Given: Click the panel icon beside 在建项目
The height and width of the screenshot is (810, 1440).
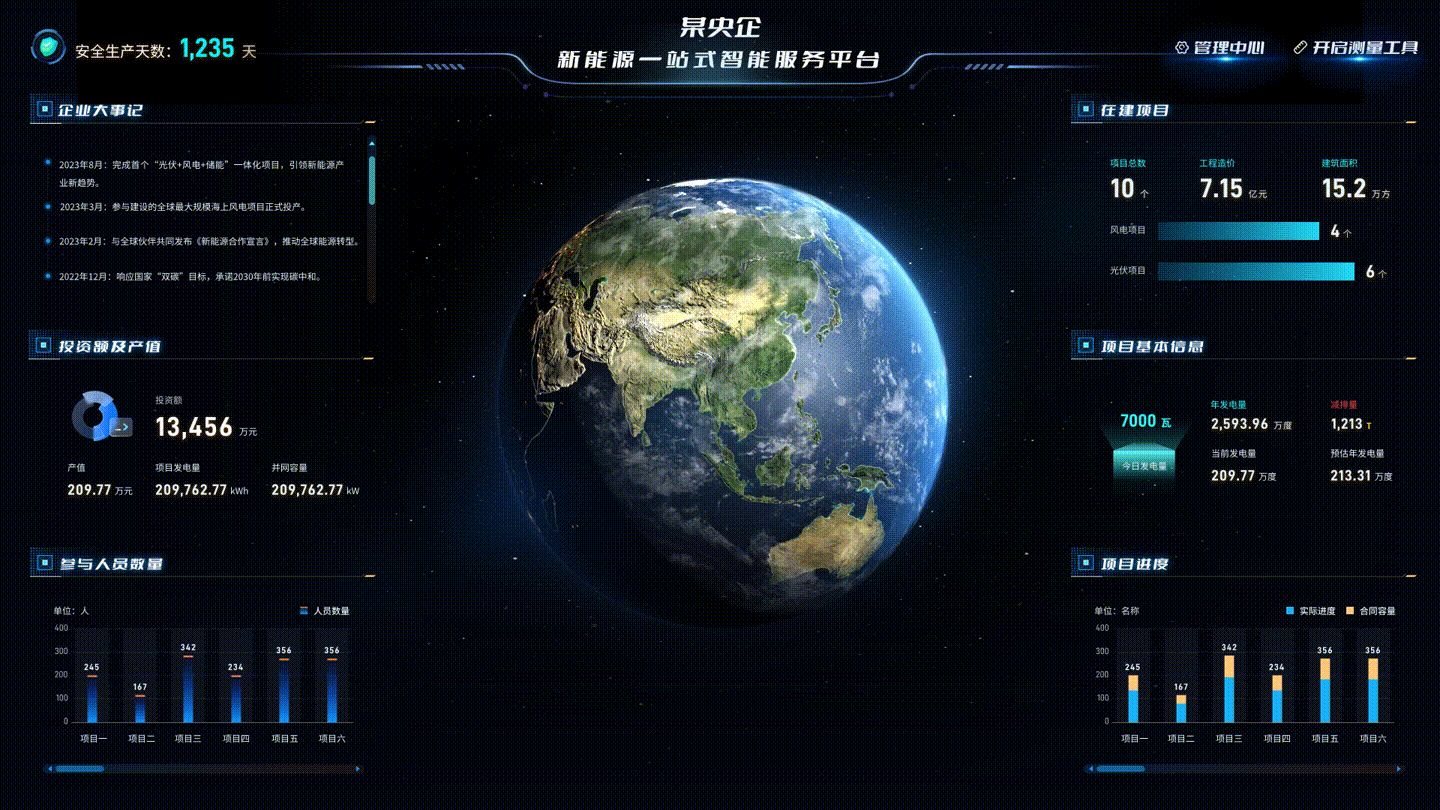Looking at the screenshot, I should pyautogui.click(x=1084, y=110).
